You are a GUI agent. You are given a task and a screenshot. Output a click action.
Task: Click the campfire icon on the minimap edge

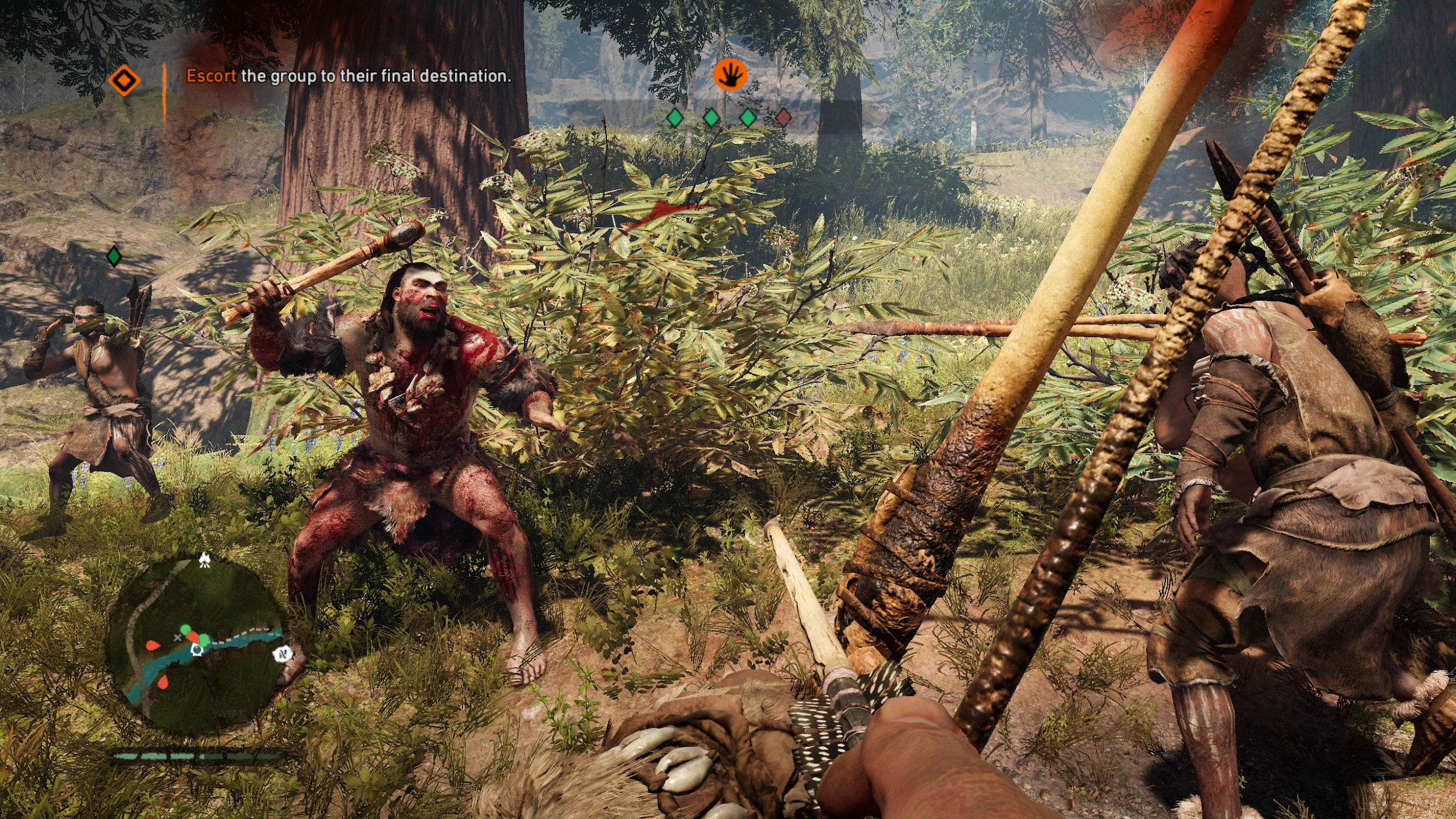coord(204,560)
